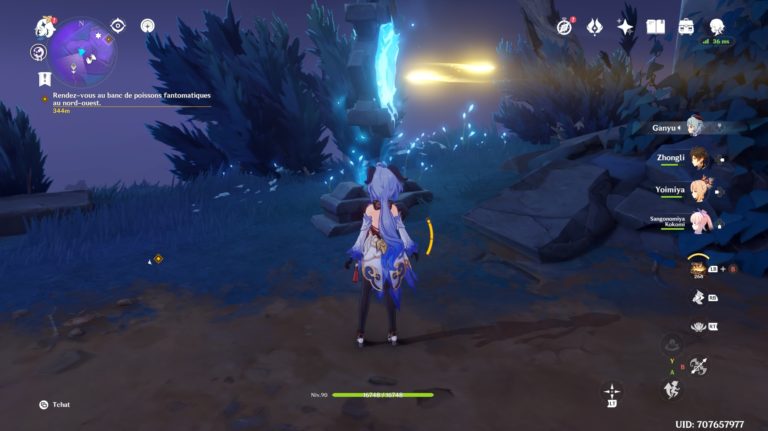Open the character screen icon
This screenshot has width=768, height=431.
(x=717, y=27)
